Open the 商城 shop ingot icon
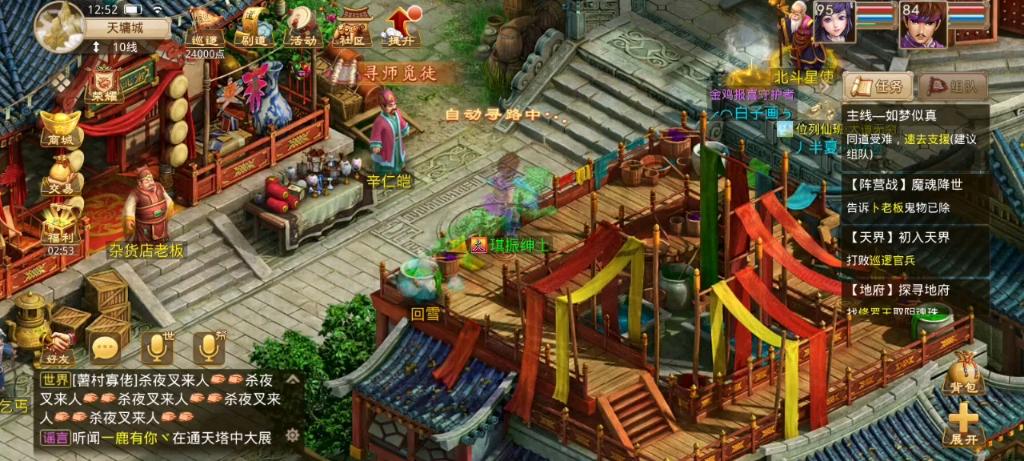Viewport: 1024px width, 461px height. pos(61,128)
